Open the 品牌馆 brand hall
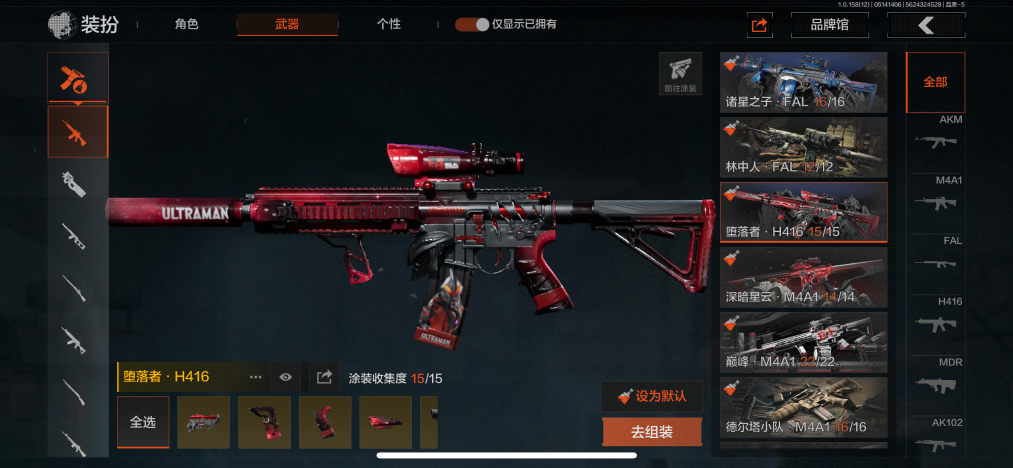This screenshot has height=468, width=1013. 829,25
